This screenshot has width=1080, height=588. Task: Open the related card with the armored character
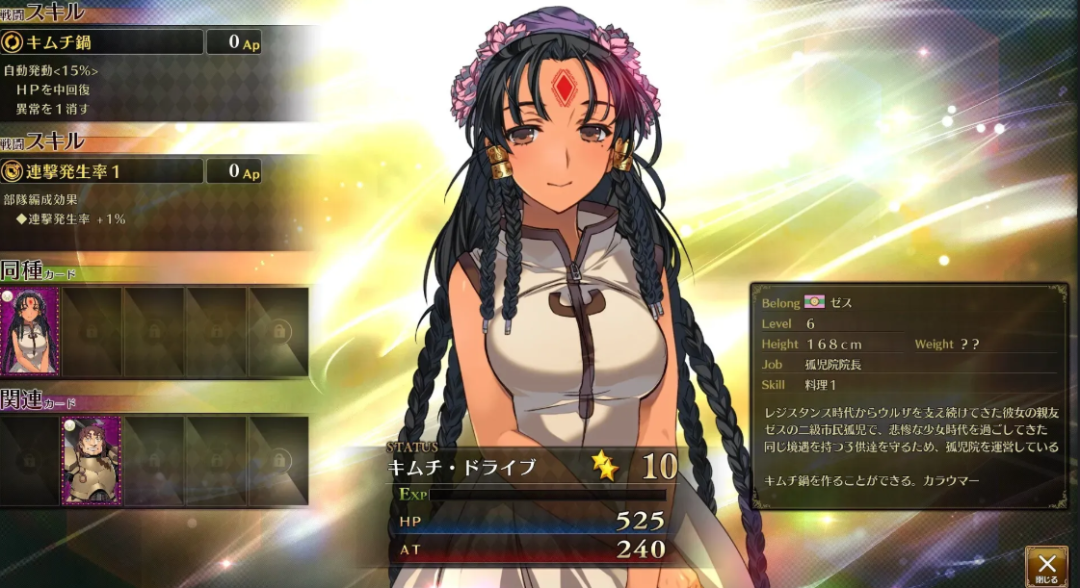pyautogui.click(x=91, y=460)
